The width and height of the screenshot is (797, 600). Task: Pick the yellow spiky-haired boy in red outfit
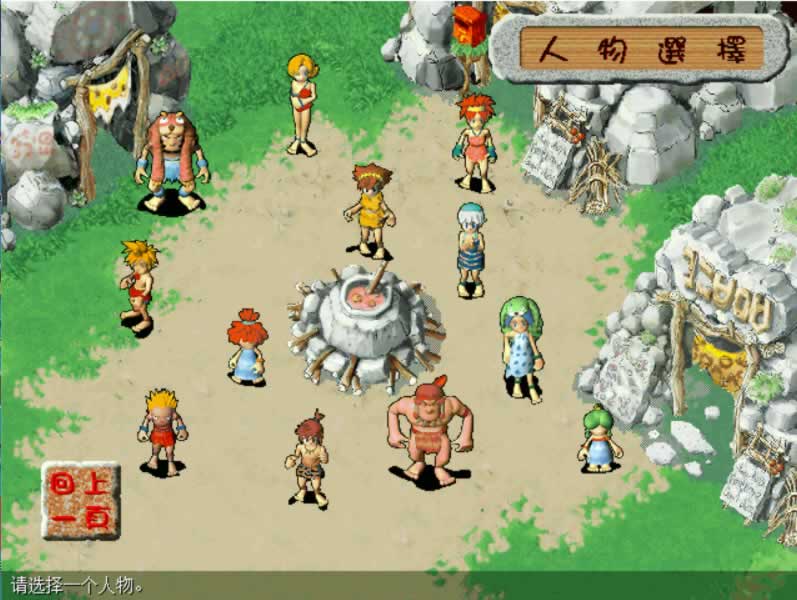pyautogui.click(x=162, y=430)
